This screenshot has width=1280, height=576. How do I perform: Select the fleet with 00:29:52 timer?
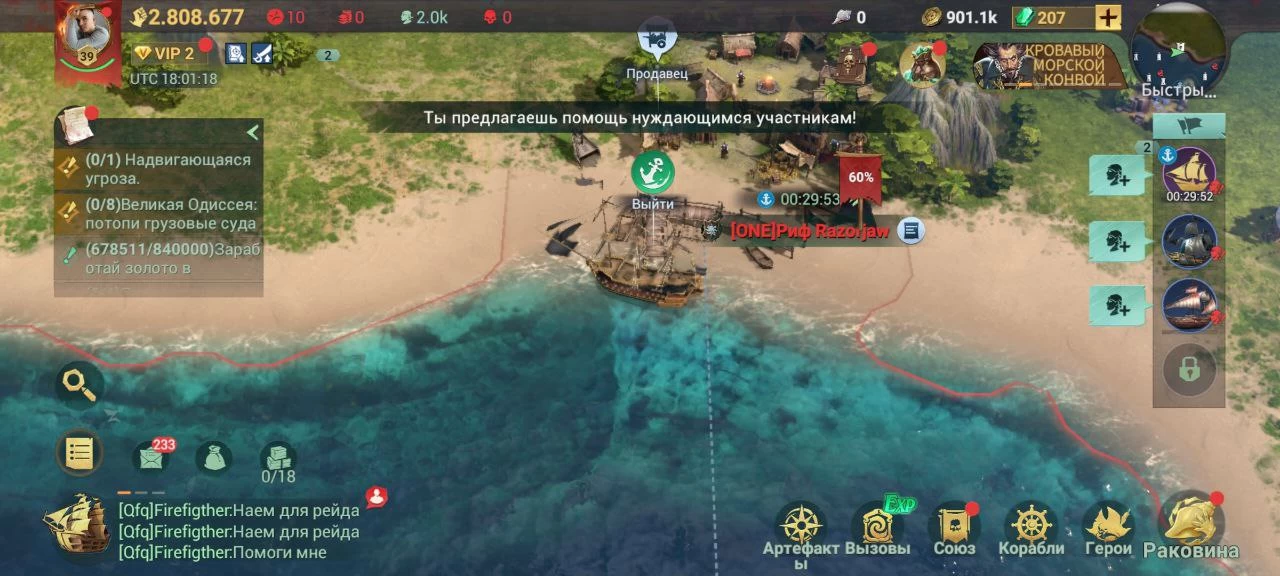[1189, 172]
